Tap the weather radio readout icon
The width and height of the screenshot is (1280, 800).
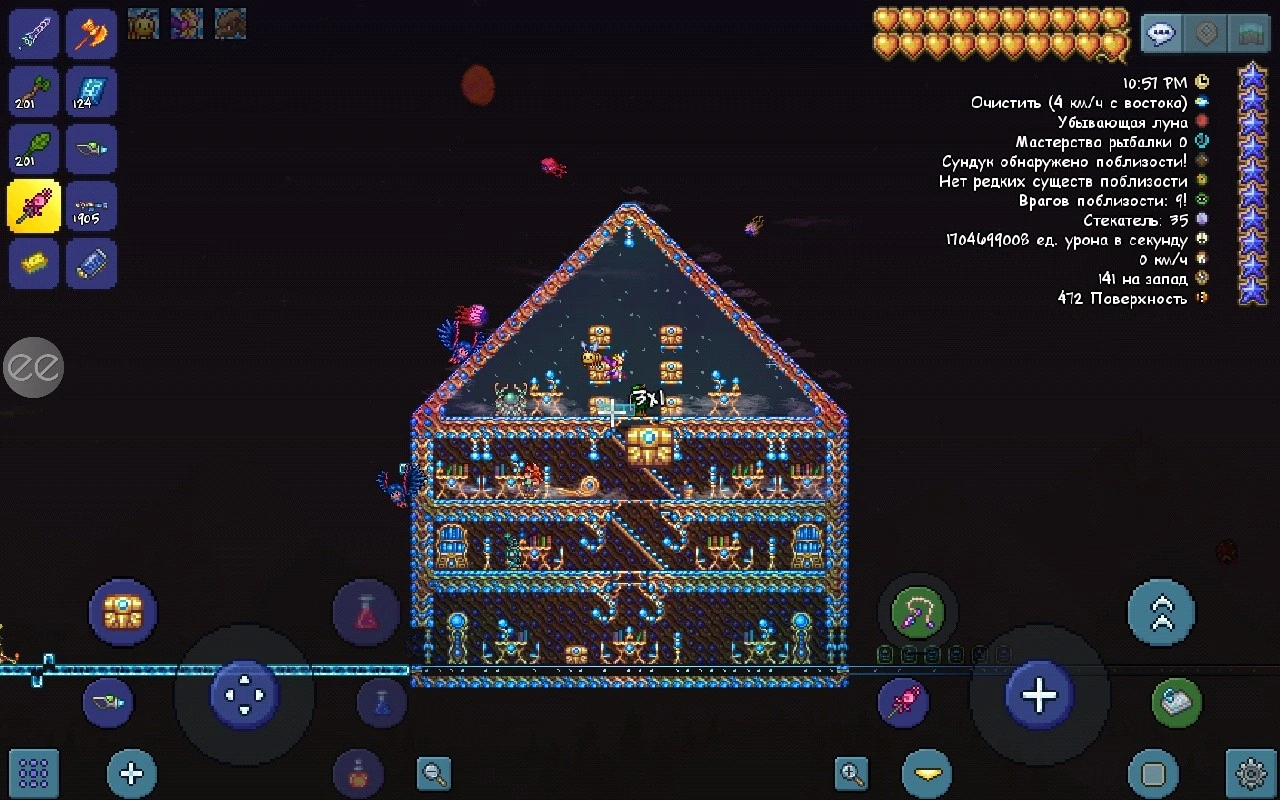coord(1203,102)
